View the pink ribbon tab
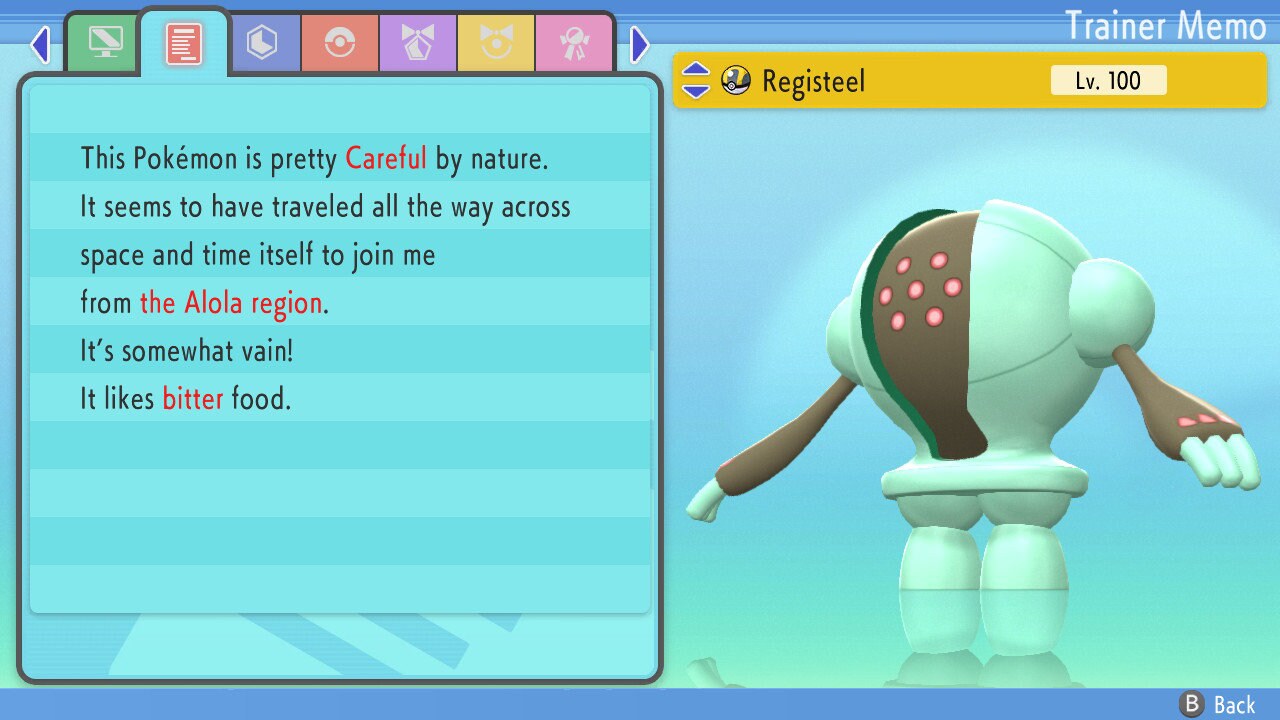 click(574, 44)
